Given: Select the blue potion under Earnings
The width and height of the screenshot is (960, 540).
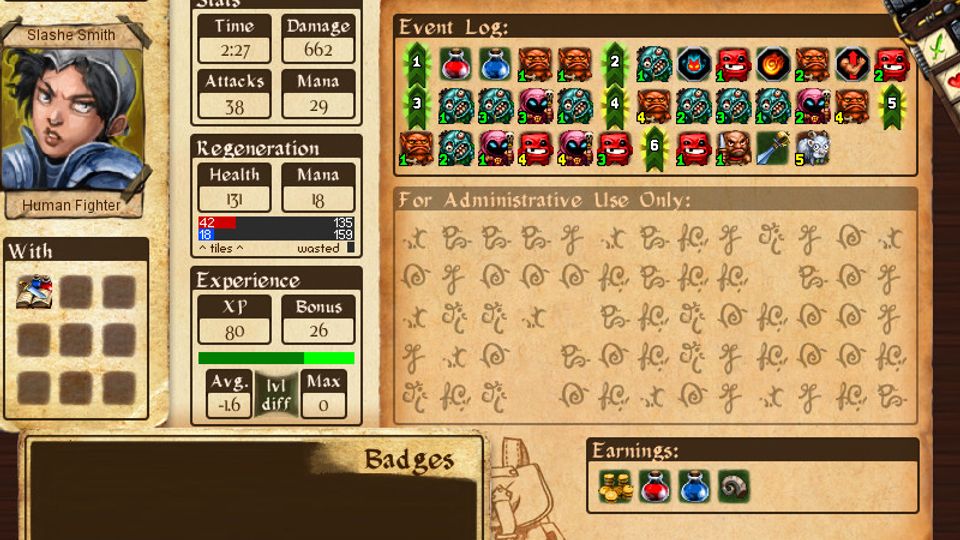Looking at the screenshot, I should coord(694,485).
